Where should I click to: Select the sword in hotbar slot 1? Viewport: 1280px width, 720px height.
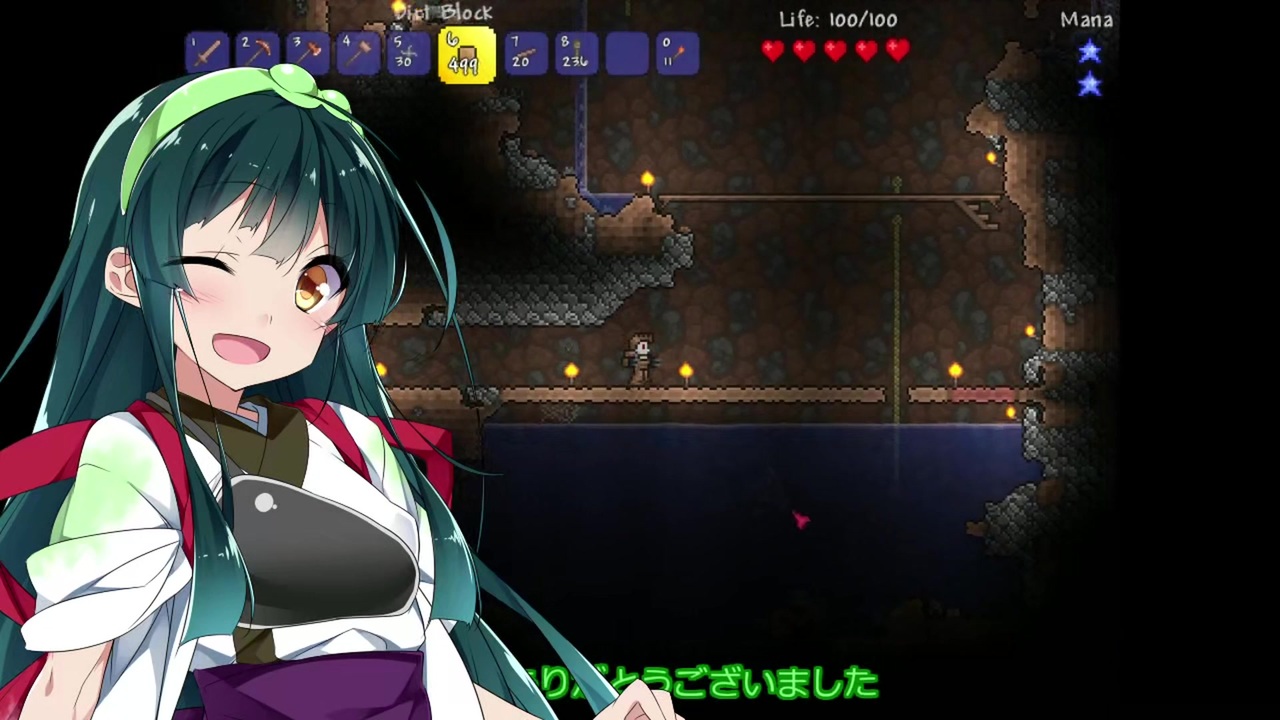[x=207, y=52]
